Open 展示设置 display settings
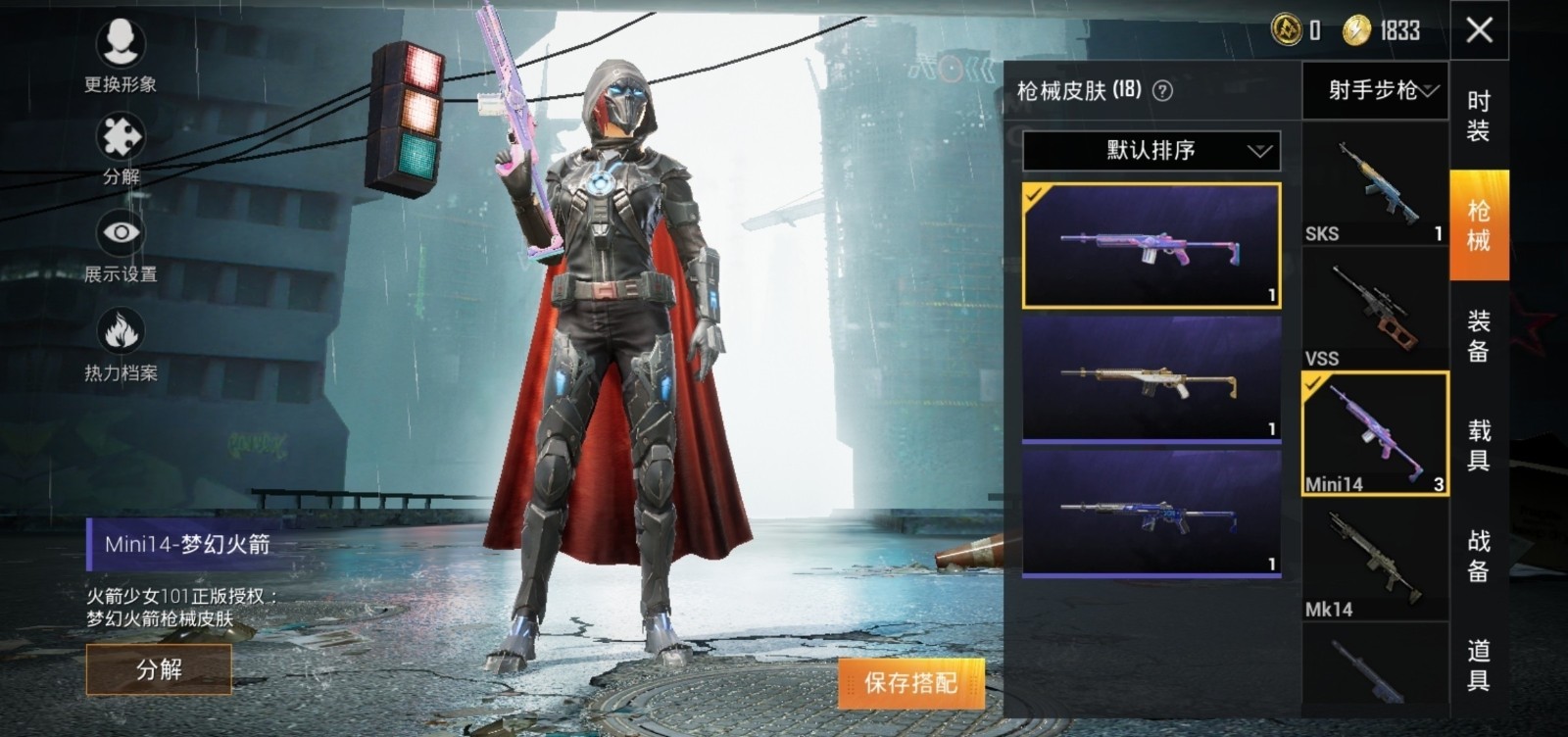 pyautogui.click(x=121, y=247)
